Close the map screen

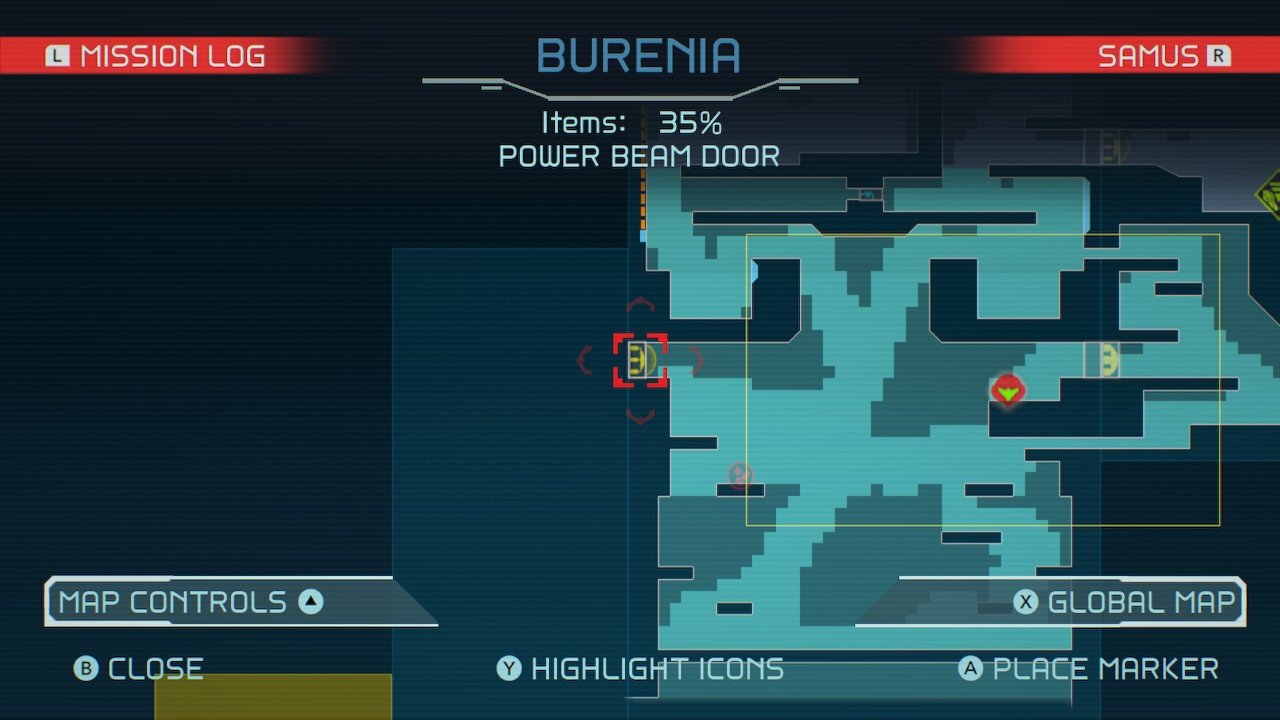tap(140, 668)
